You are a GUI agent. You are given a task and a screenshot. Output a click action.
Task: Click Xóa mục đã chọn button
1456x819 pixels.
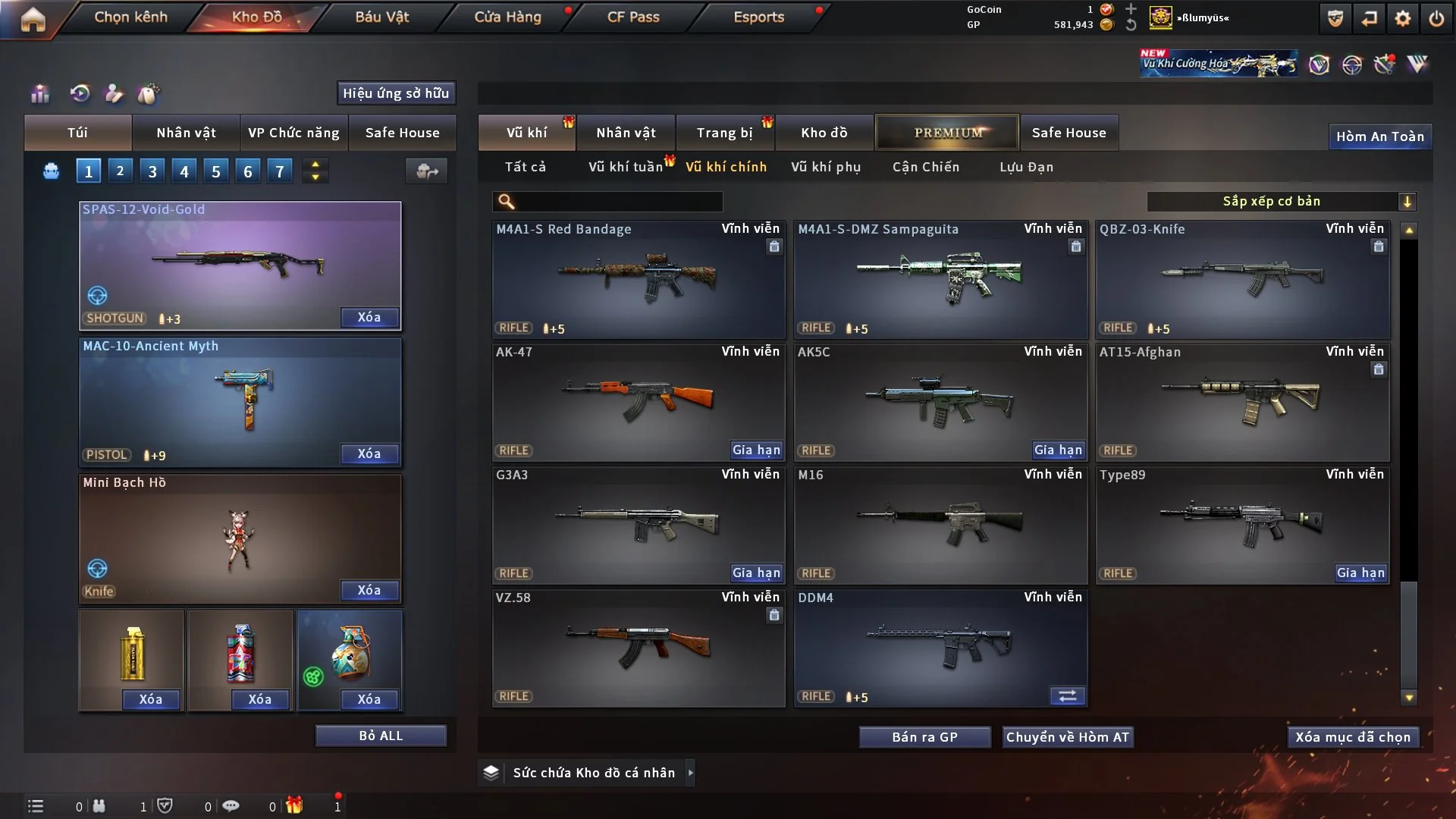click(1353, 737)
